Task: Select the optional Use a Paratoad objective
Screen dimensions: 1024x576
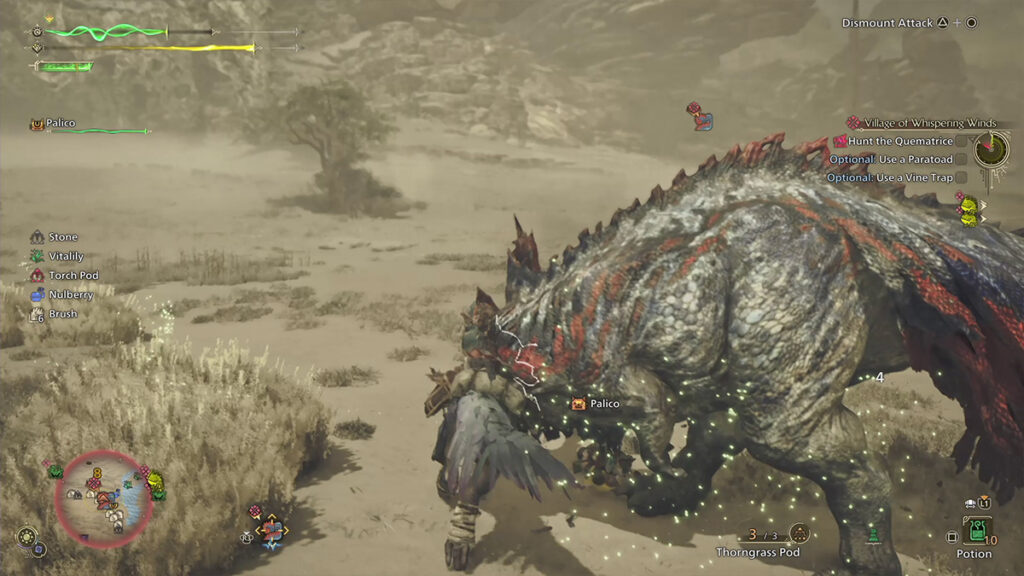Action: point(889,159)
